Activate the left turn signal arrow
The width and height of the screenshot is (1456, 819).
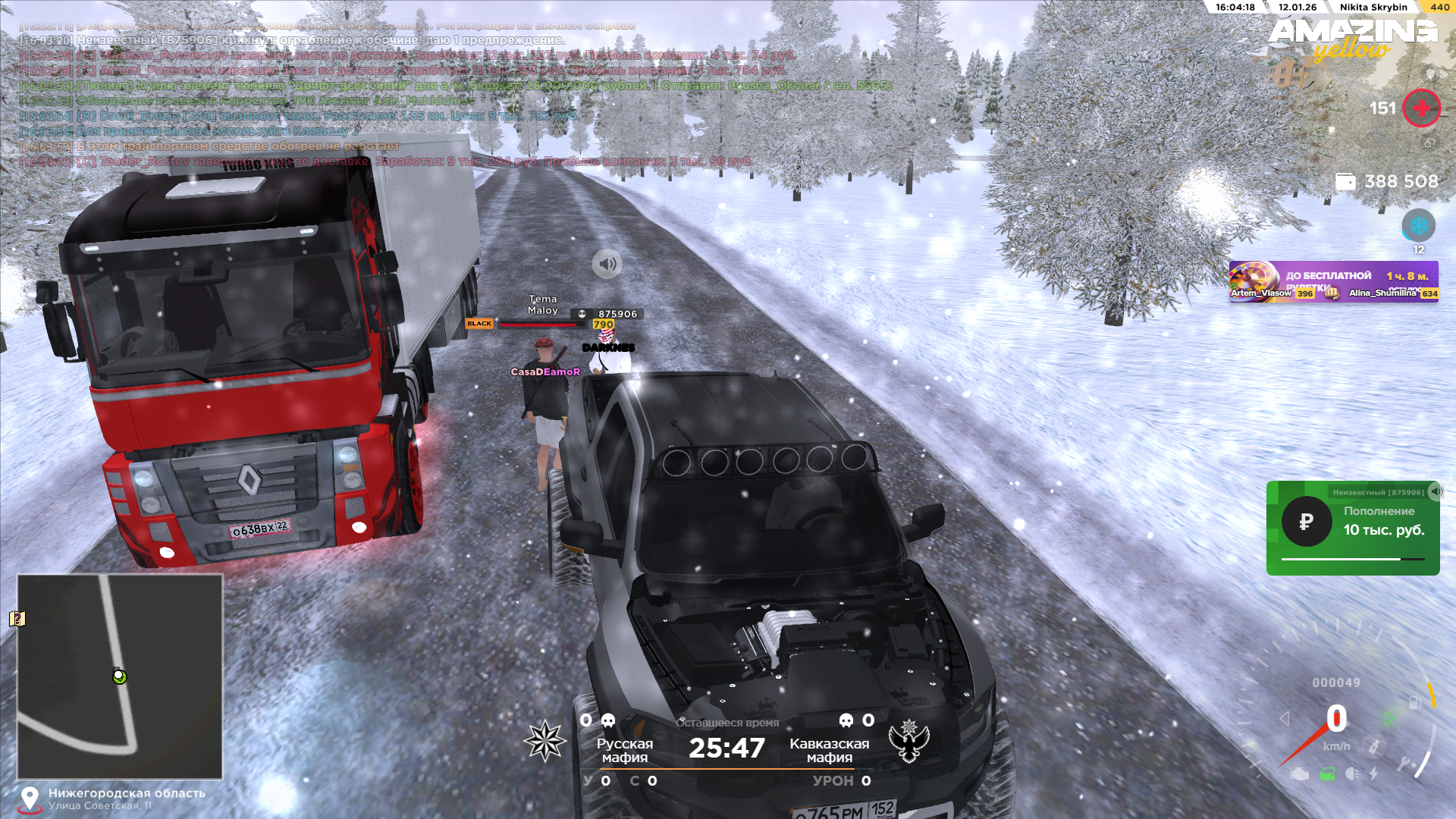click(x=1284, y=718)
